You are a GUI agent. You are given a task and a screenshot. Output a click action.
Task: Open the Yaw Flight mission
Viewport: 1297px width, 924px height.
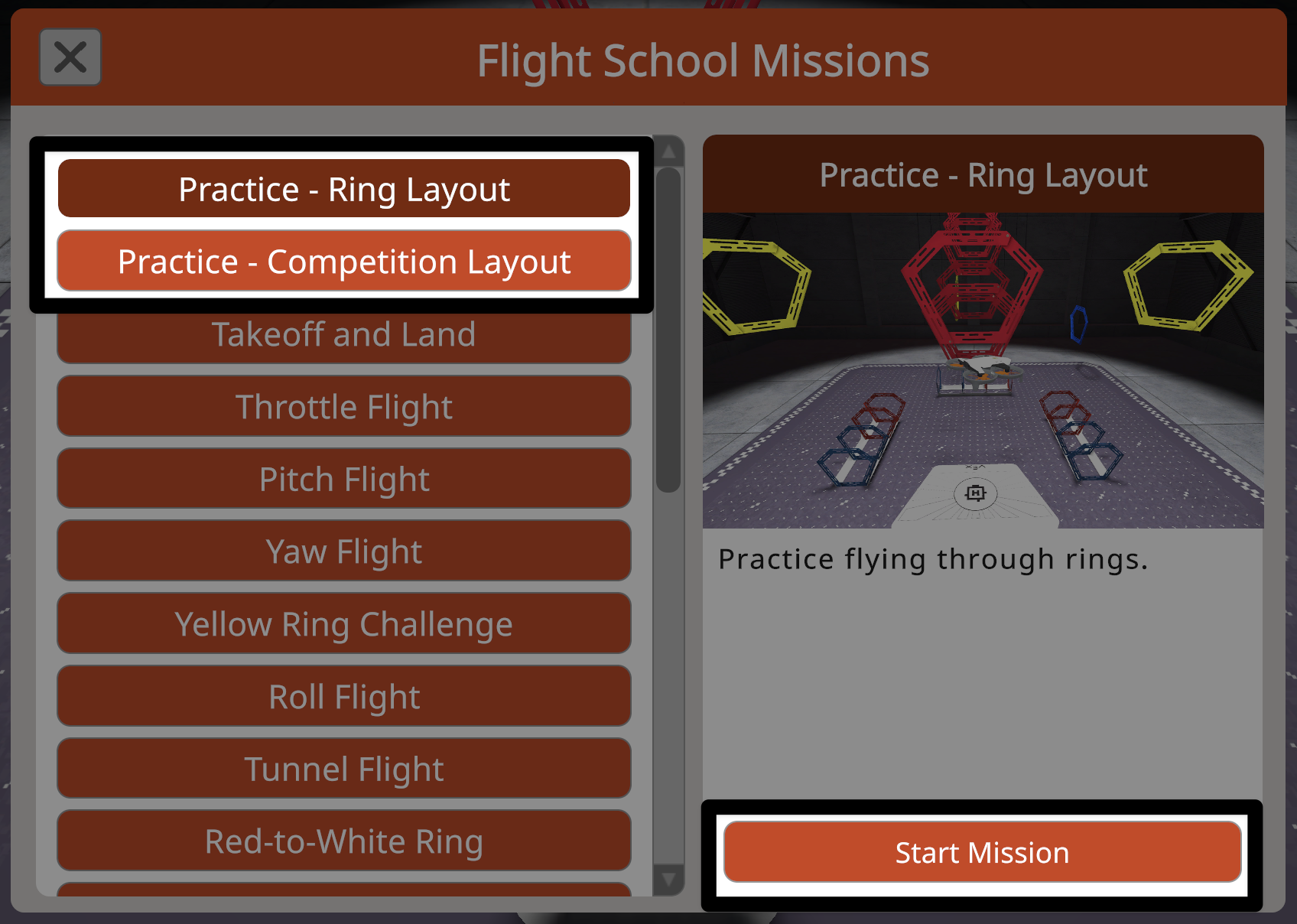point(343,551)
